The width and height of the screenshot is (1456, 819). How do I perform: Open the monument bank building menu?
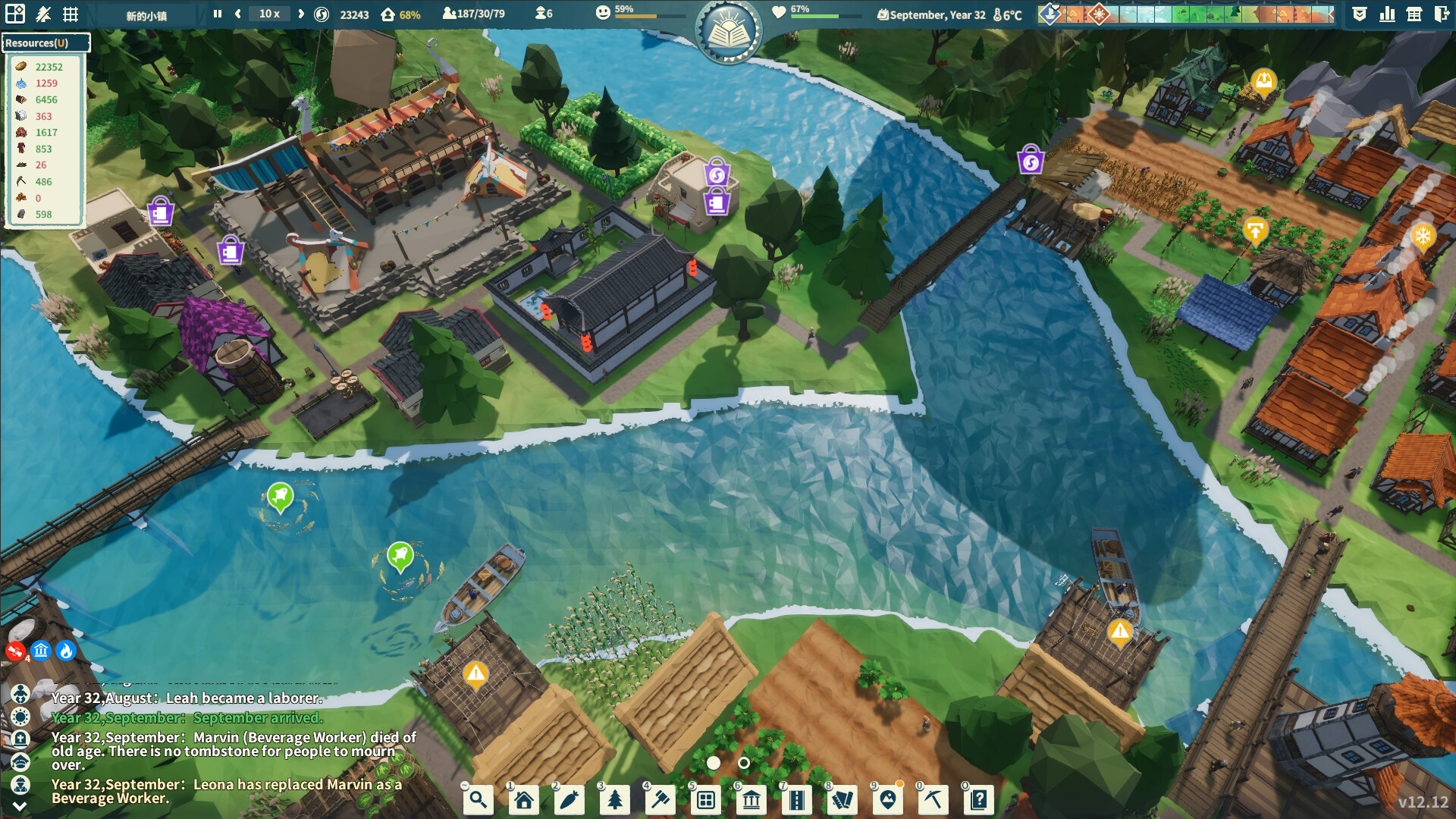(x=752, y=799)
